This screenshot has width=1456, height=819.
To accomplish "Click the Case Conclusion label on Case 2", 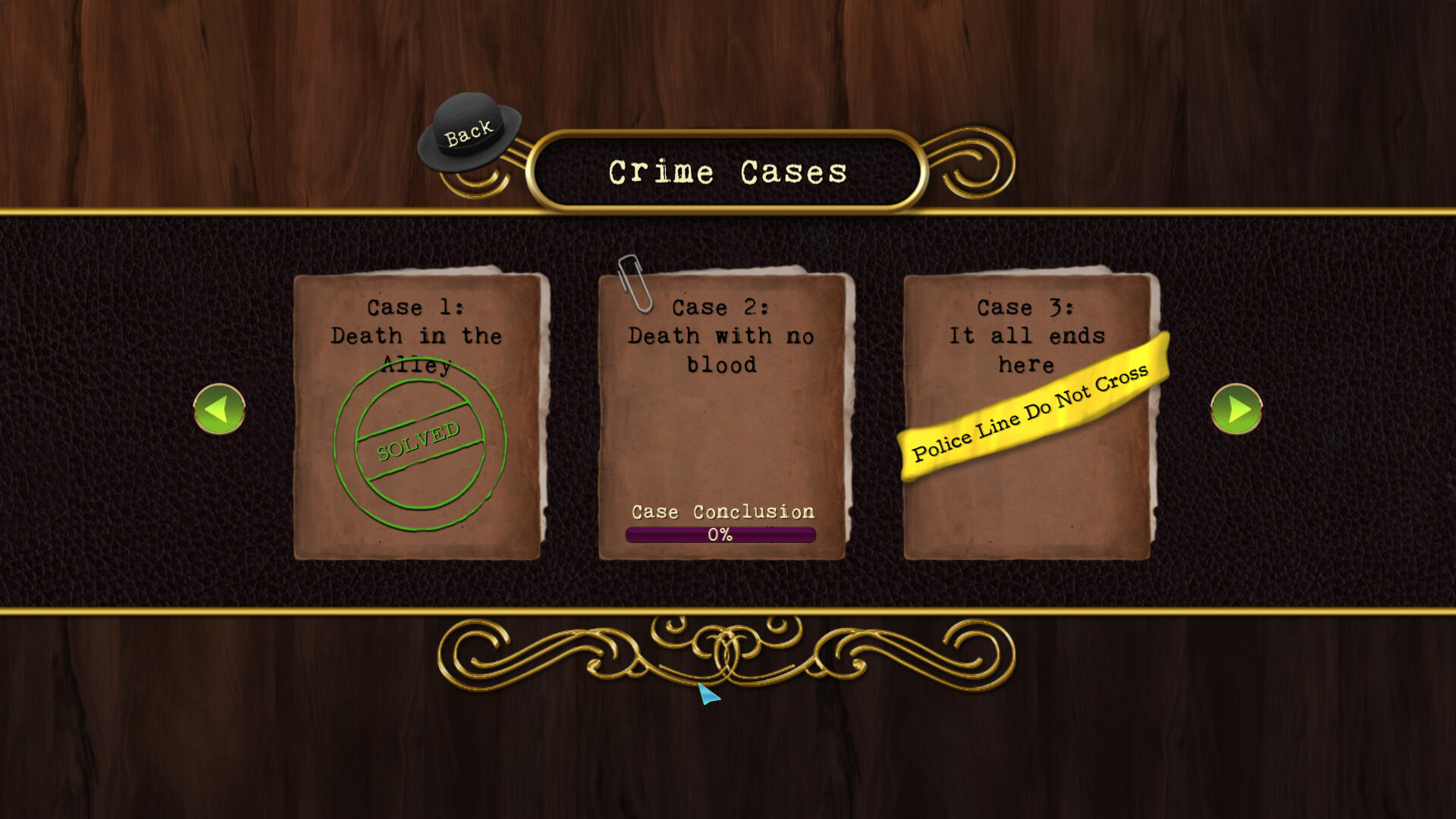I will click(x=723, y=512).
